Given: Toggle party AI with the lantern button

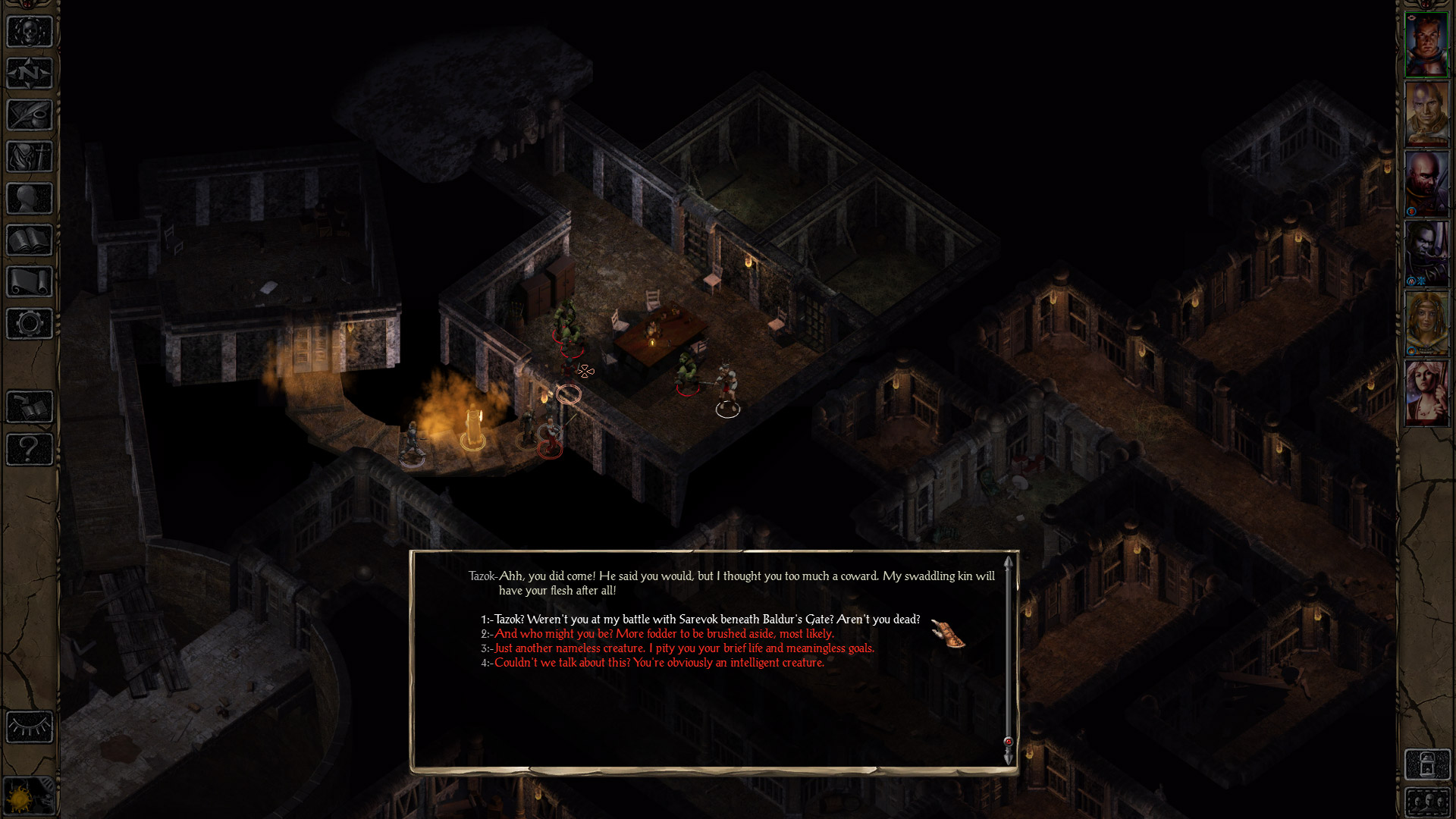Looking at the screenshot, I should 1426,764.
